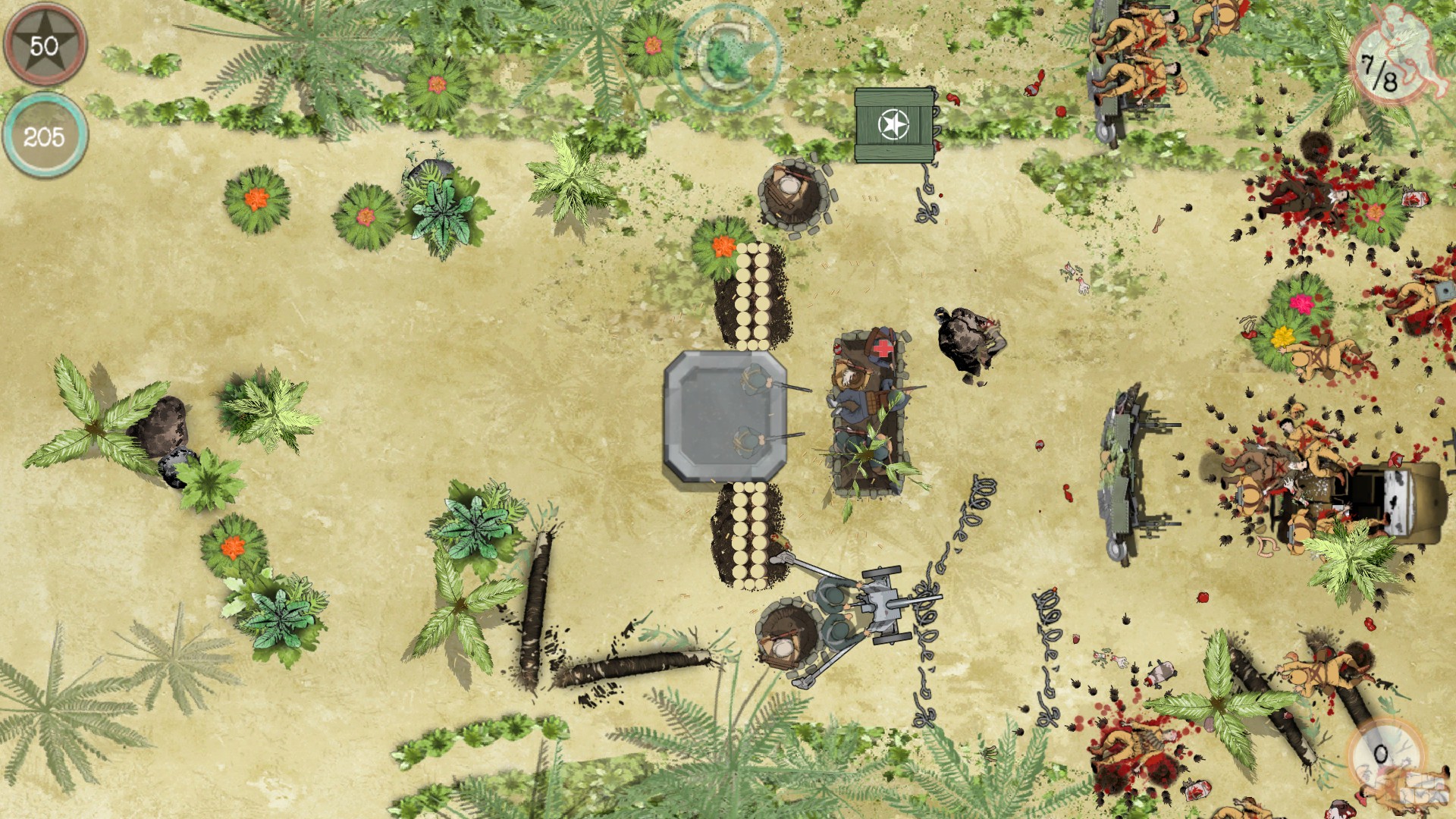Screen dimensions: 1456x819
Task: Open the green supply crate with white star
Action: point(895,125)
